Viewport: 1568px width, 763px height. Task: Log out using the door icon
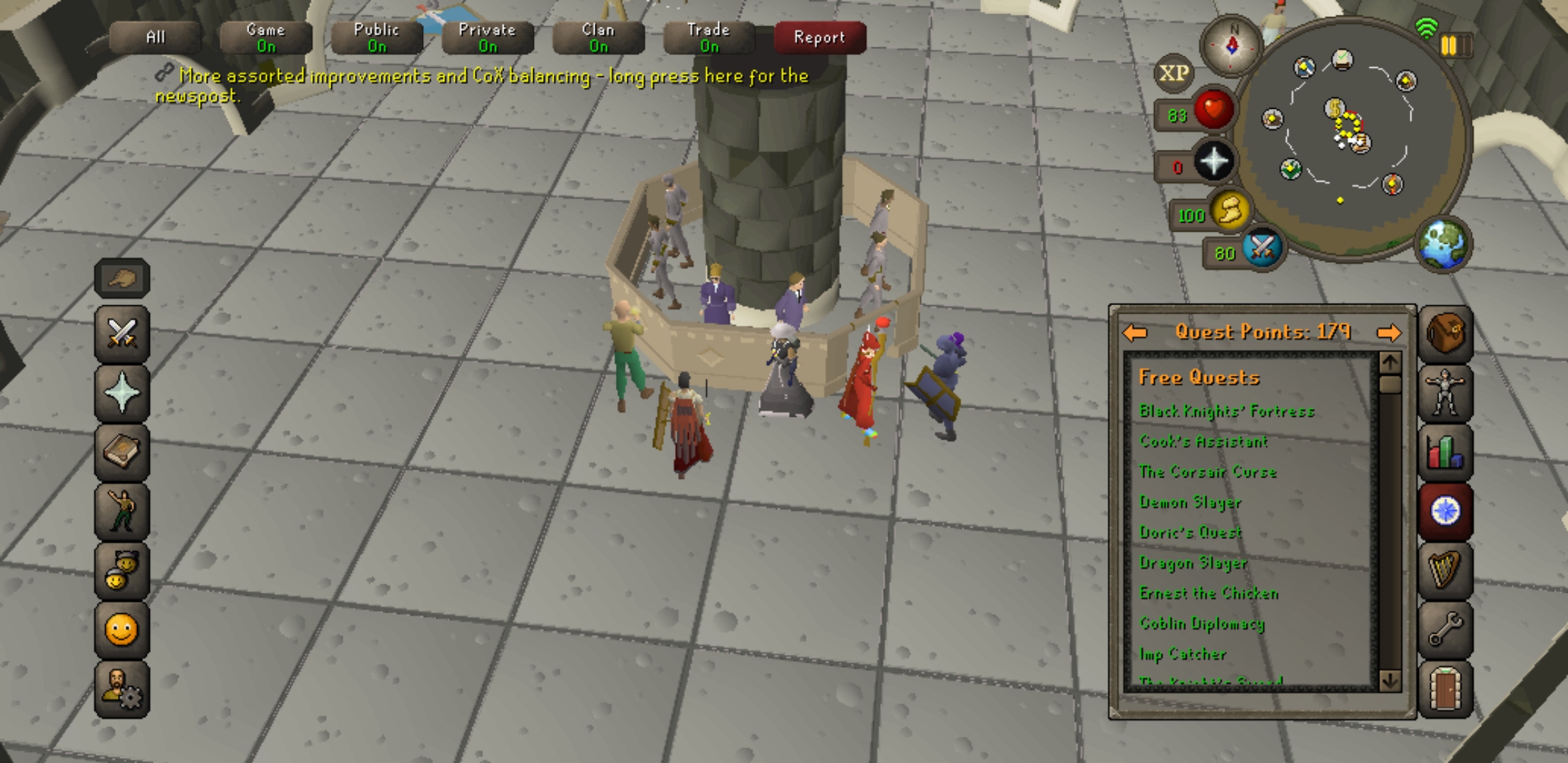pyautogui.click(x=1445, y=690)
